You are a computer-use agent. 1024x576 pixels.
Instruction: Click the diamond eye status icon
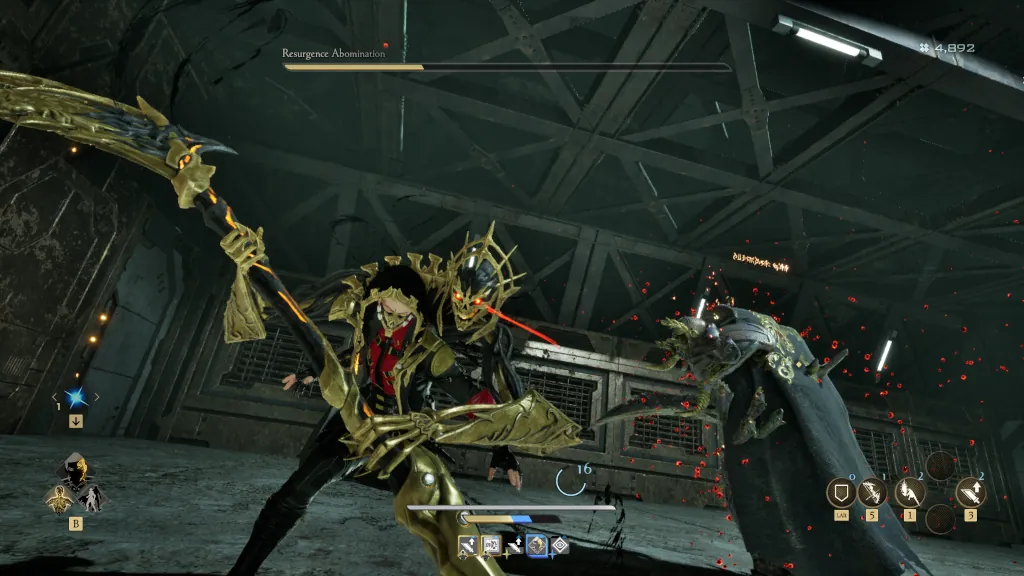coord(561,546)
